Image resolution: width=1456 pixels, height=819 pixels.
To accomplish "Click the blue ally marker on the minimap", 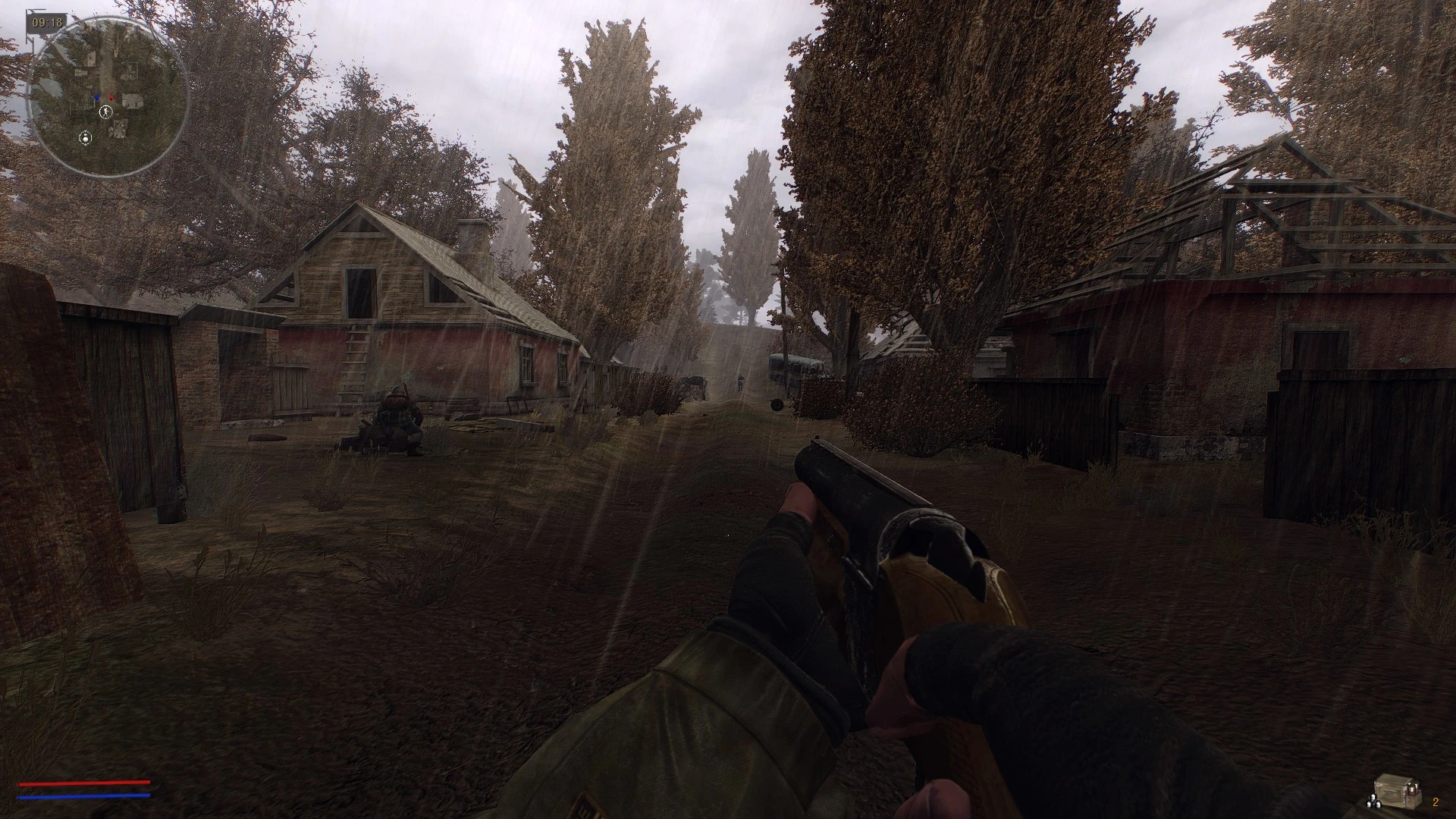I will point(97,97).
